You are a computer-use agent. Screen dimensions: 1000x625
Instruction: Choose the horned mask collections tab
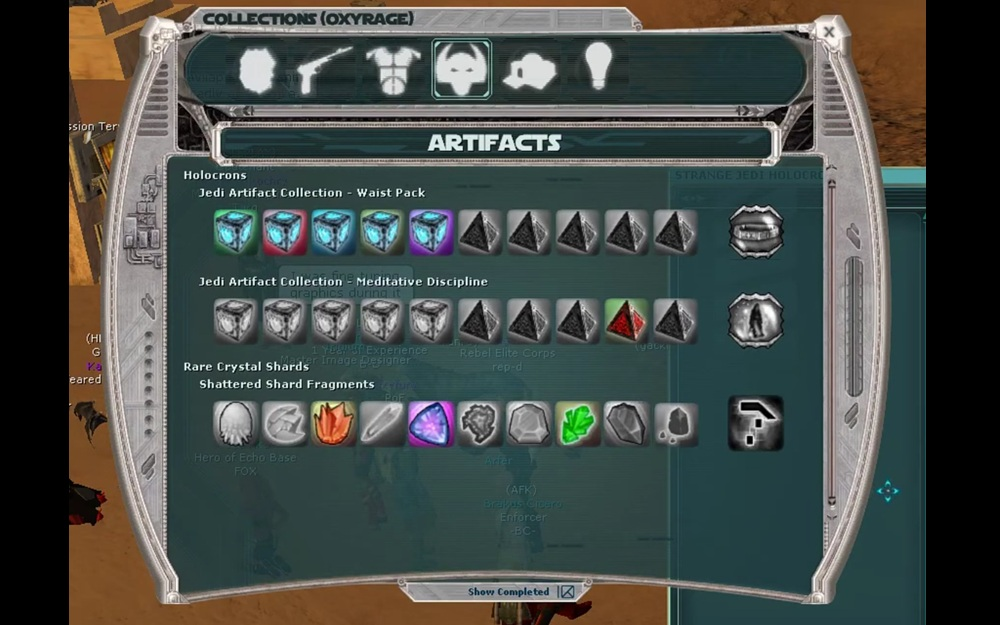click(461, 69)
